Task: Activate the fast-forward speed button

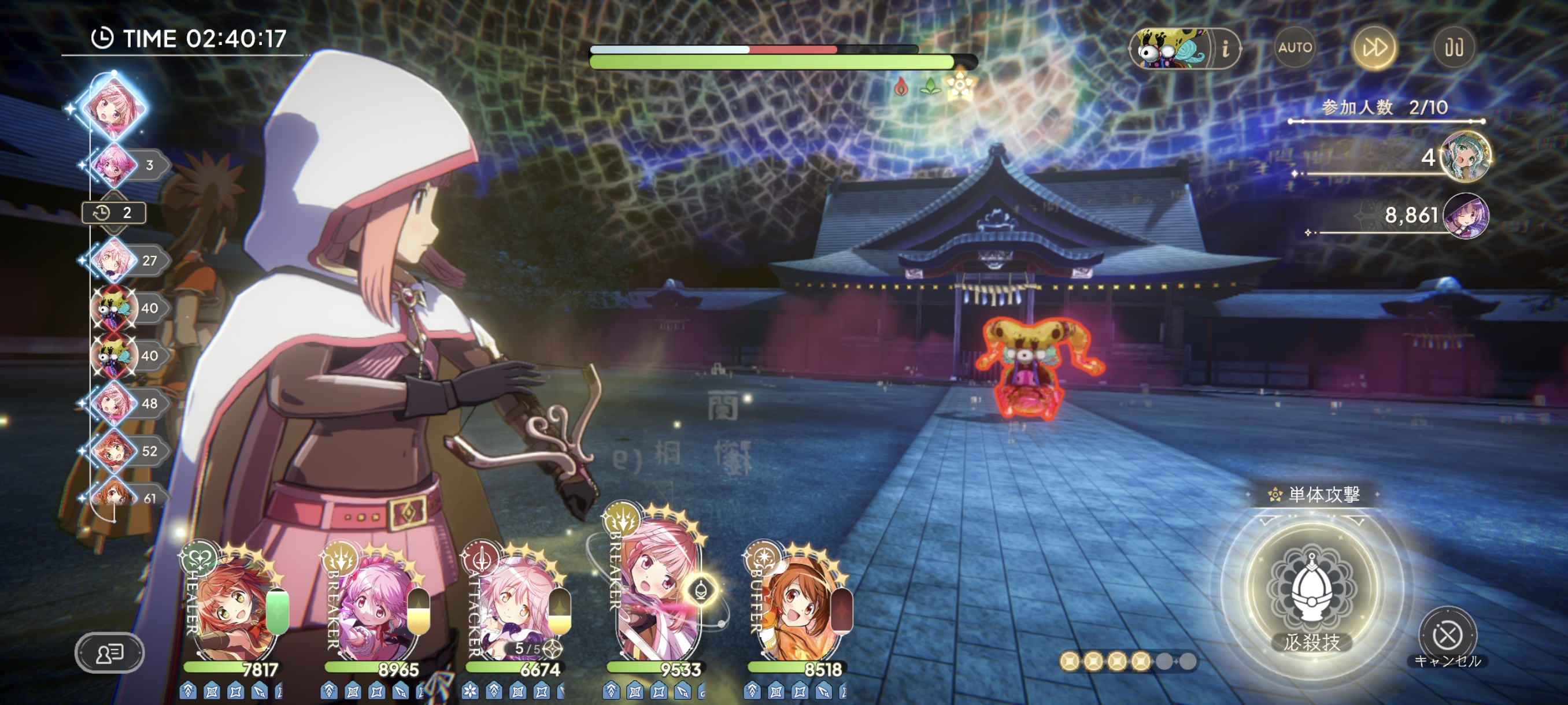Action: coord(1374,47)
